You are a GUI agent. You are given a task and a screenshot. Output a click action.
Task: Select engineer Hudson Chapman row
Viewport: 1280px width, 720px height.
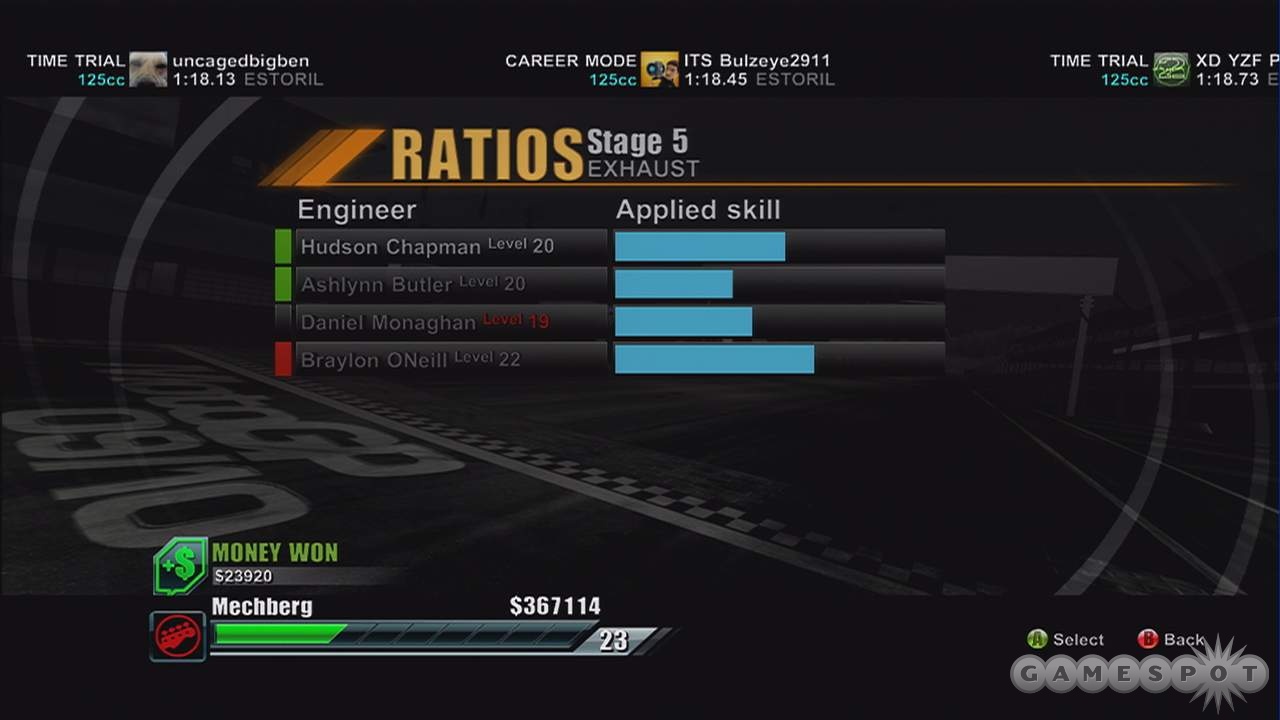click(x=450, y=246)
